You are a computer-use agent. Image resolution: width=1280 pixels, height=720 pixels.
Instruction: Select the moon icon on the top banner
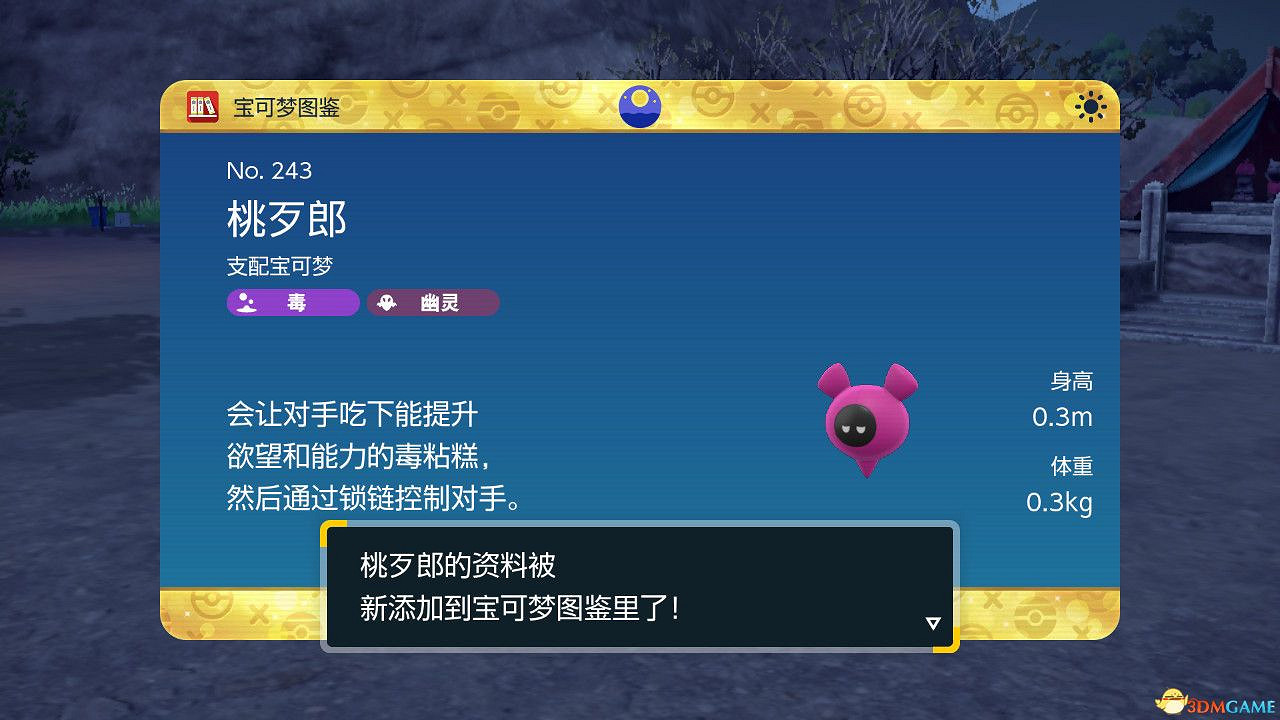[640, 106]
